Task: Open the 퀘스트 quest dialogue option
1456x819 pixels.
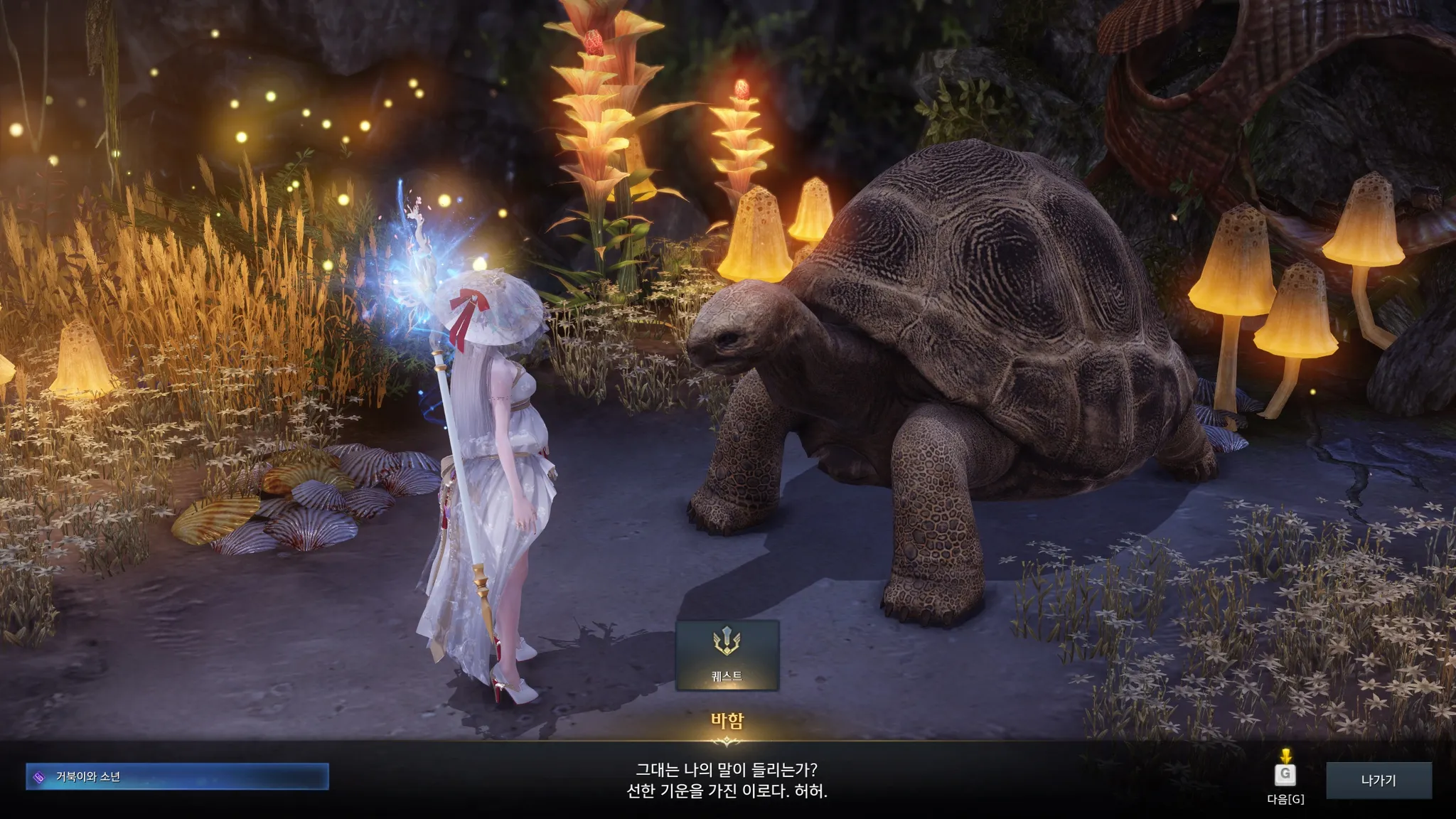Action: (727, 655)
